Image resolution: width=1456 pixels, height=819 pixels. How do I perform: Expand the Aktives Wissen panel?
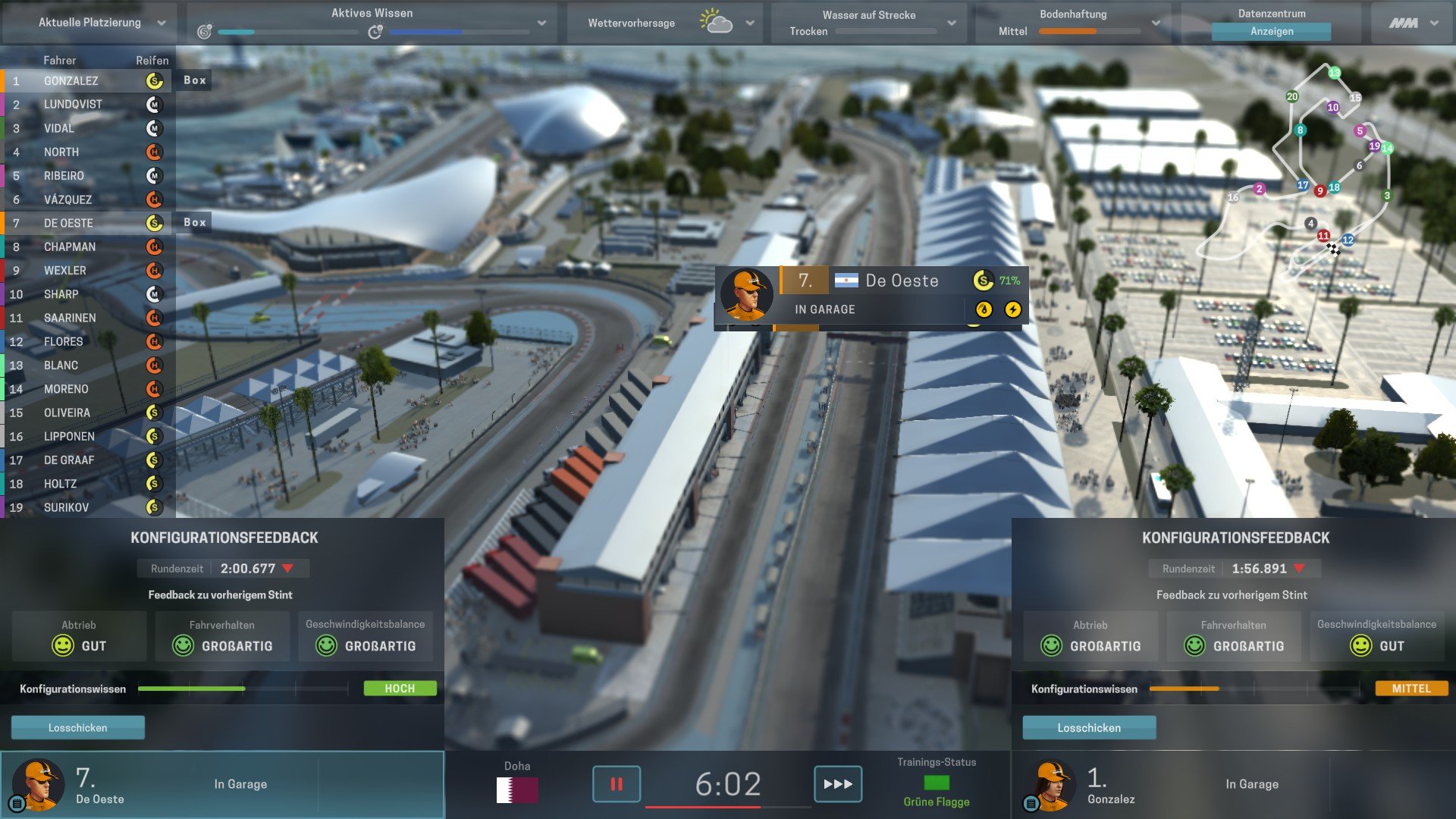tap(541, 23)
